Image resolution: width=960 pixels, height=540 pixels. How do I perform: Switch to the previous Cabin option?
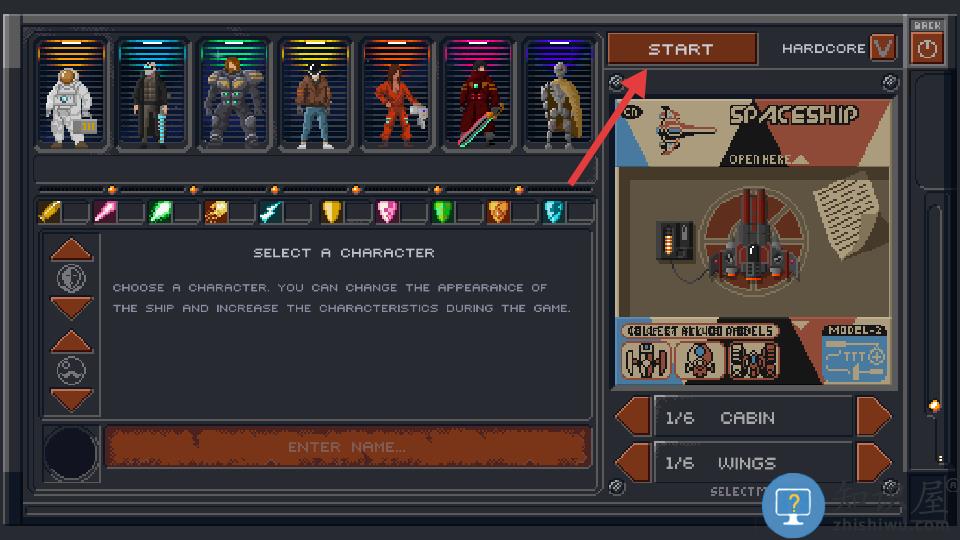click(x=633, y=417)
